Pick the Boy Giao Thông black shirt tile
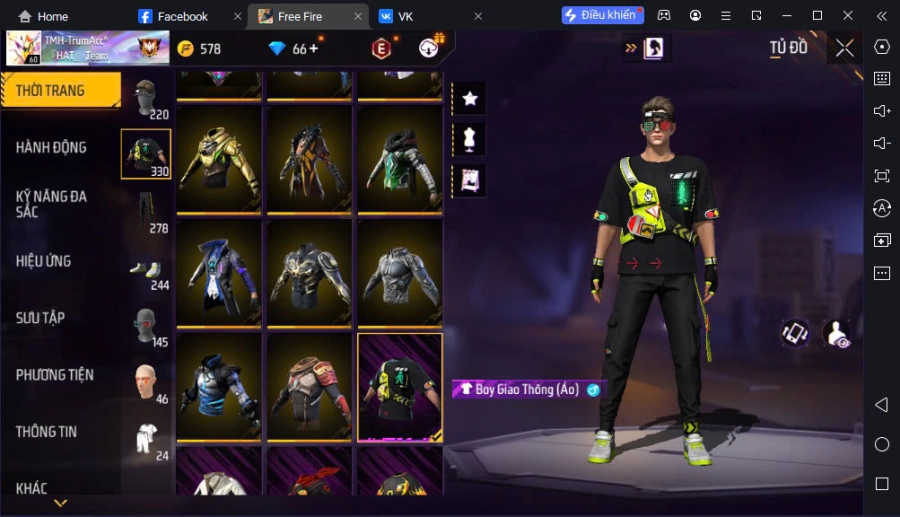This screenshot has height=517, width=900. (x=399, y=387)
